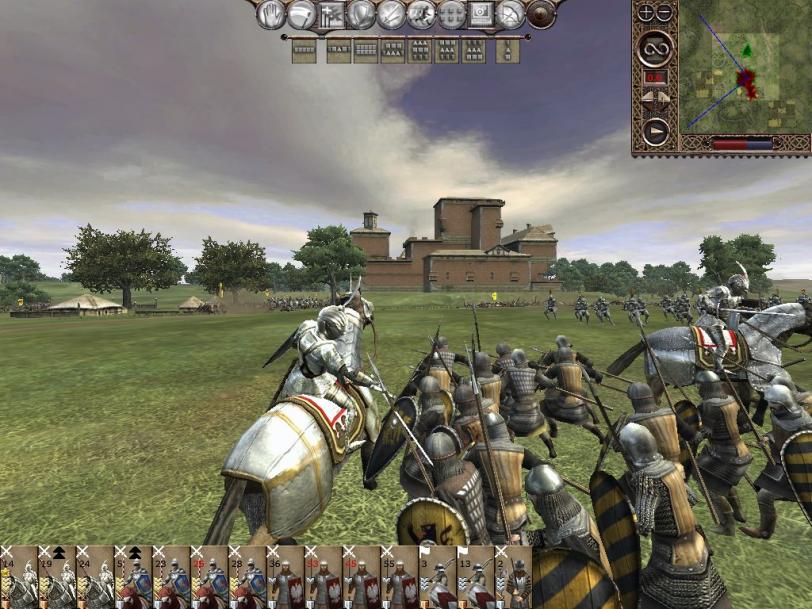This screenshot has width=812, height=609.
Task: Select the spearmen card numbered 55
Action: click(399, 577)
